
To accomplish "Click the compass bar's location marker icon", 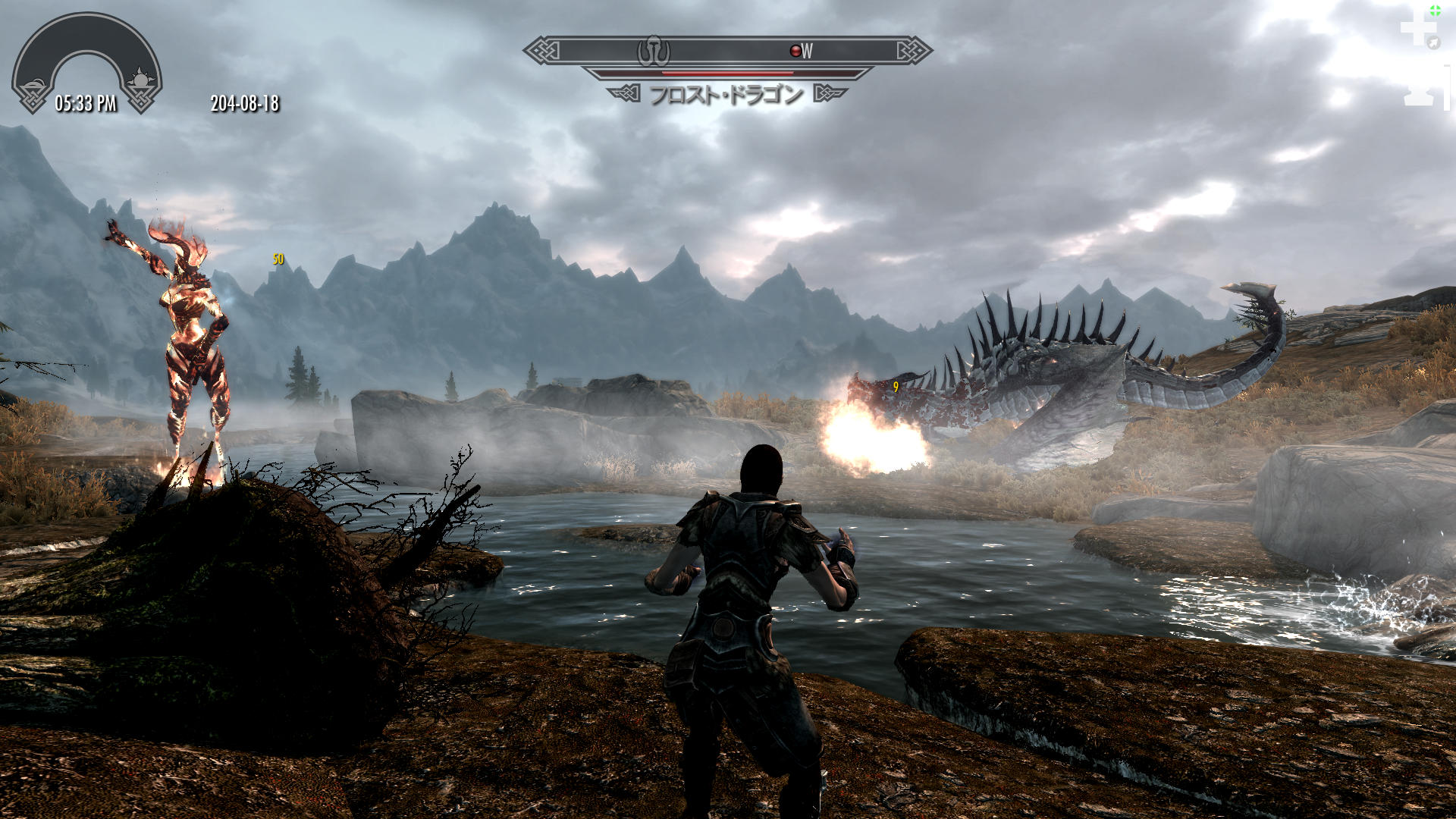I will coord(654,51).
